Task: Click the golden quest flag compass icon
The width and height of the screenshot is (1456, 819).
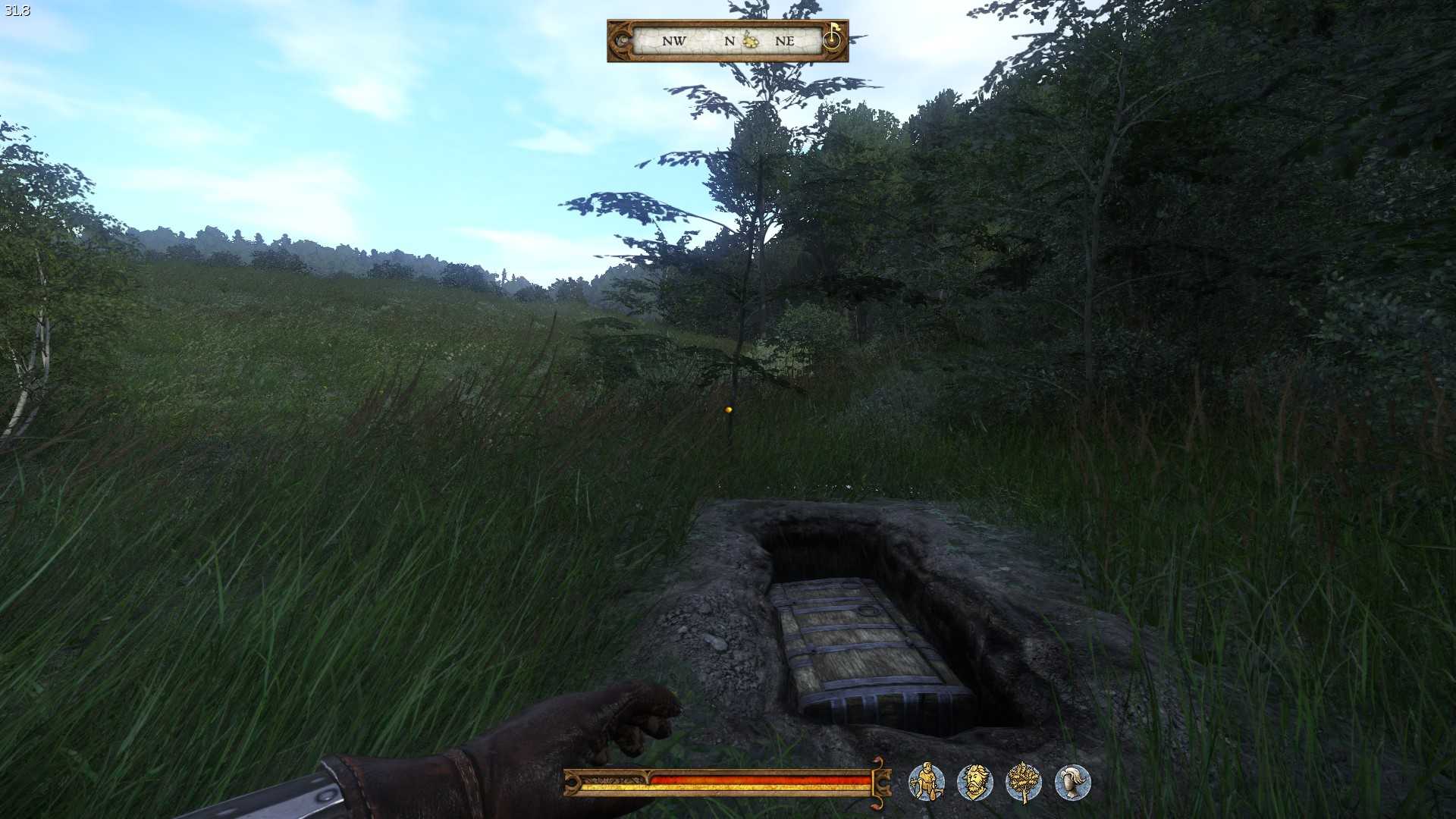Action: tap(833, 36)
